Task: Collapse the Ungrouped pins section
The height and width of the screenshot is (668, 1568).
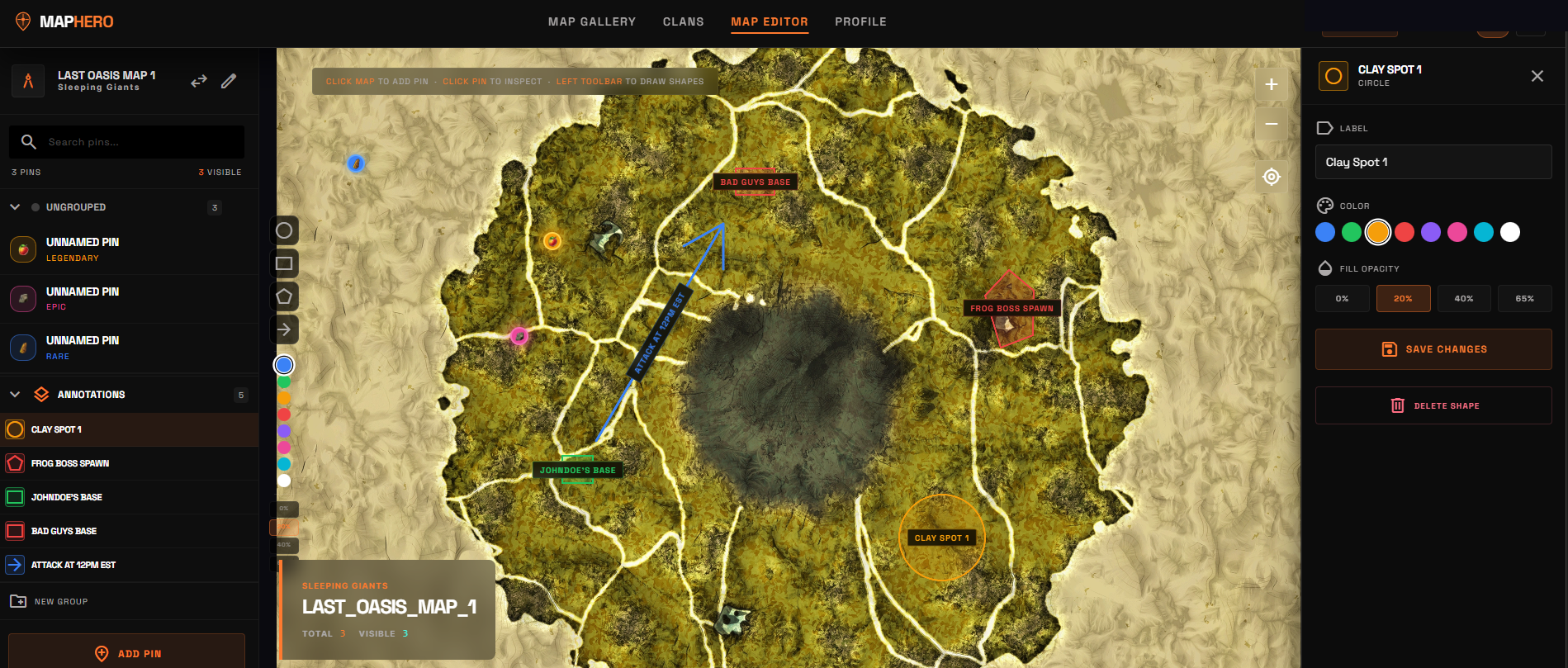Action: [13, 207]
